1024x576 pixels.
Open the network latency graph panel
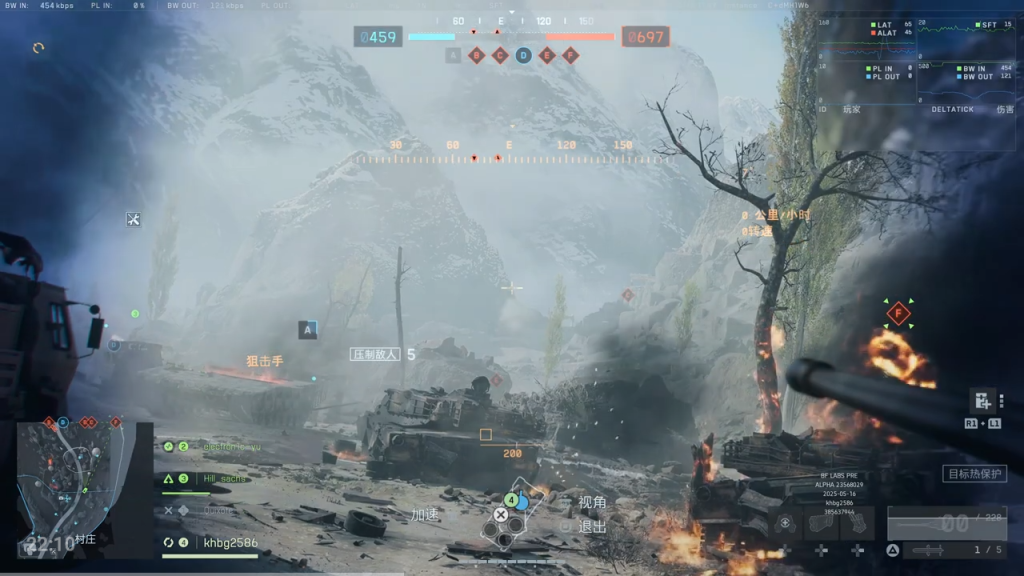[x=866, y=60]
